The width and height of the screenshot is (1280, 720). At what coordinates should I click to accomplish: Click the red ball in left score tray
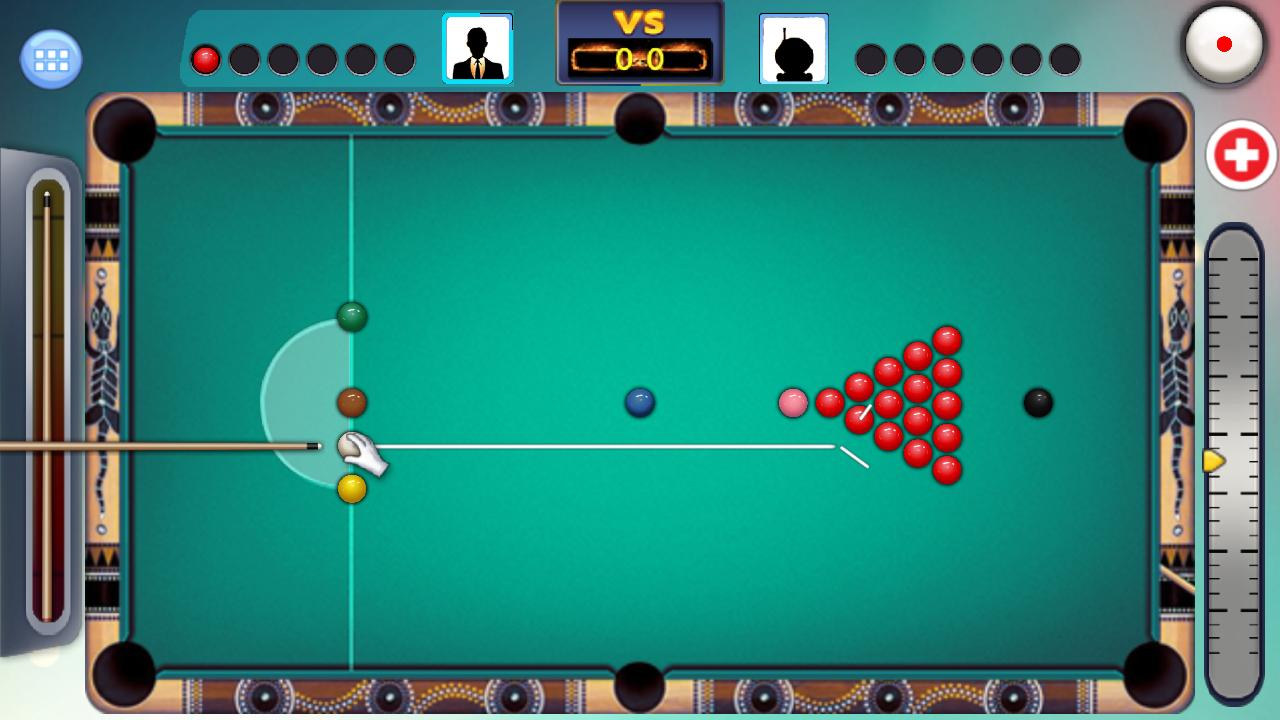pos(207,57)
